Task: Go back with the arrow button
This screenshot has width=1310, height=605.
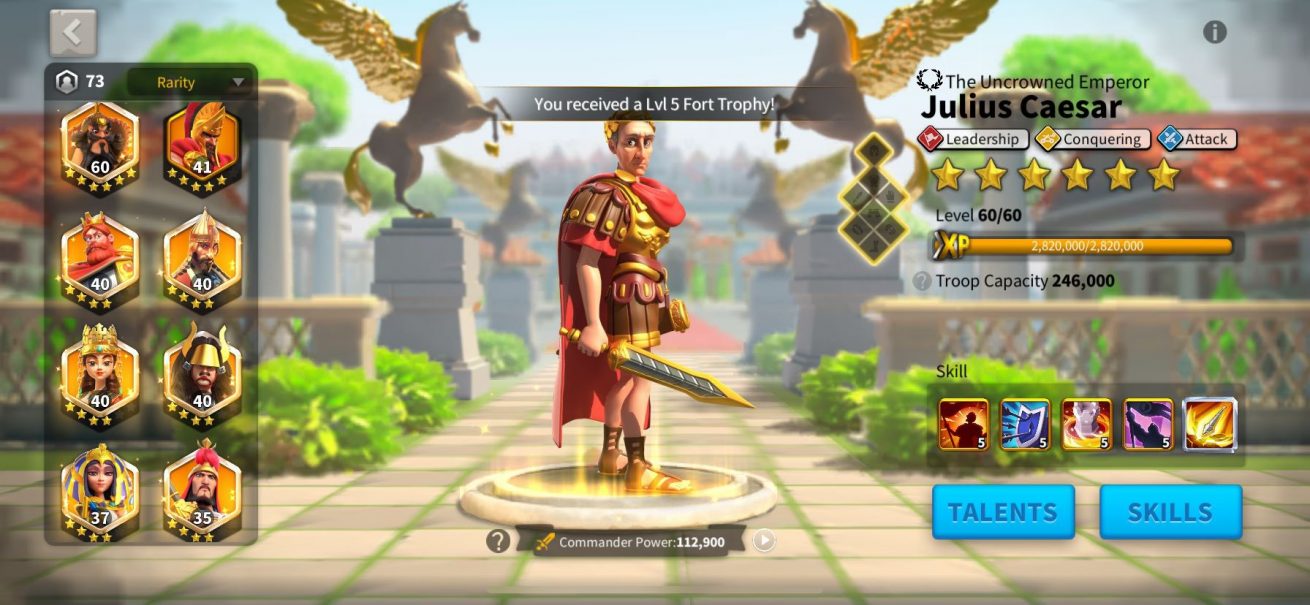Action: pos(73,33)
